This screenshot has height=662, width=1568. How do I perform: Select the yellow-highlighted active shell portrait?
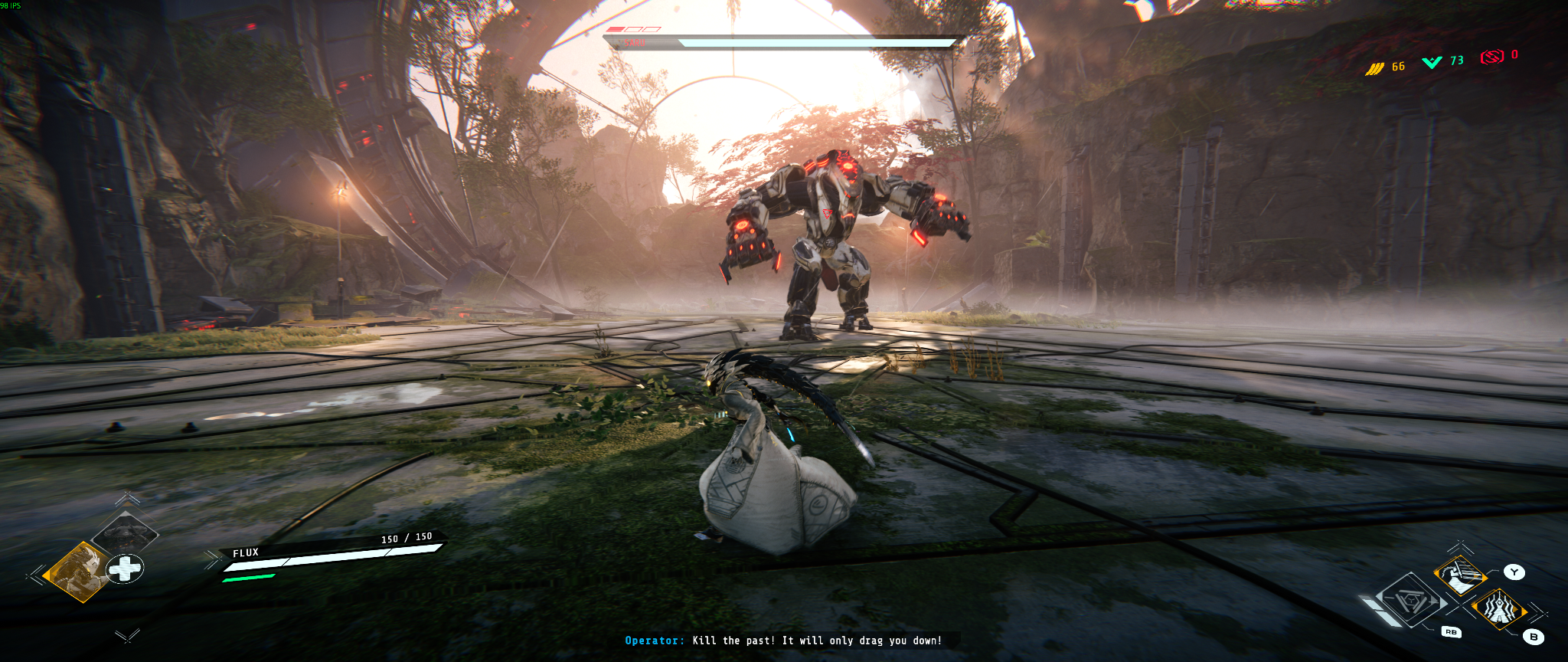77,572
